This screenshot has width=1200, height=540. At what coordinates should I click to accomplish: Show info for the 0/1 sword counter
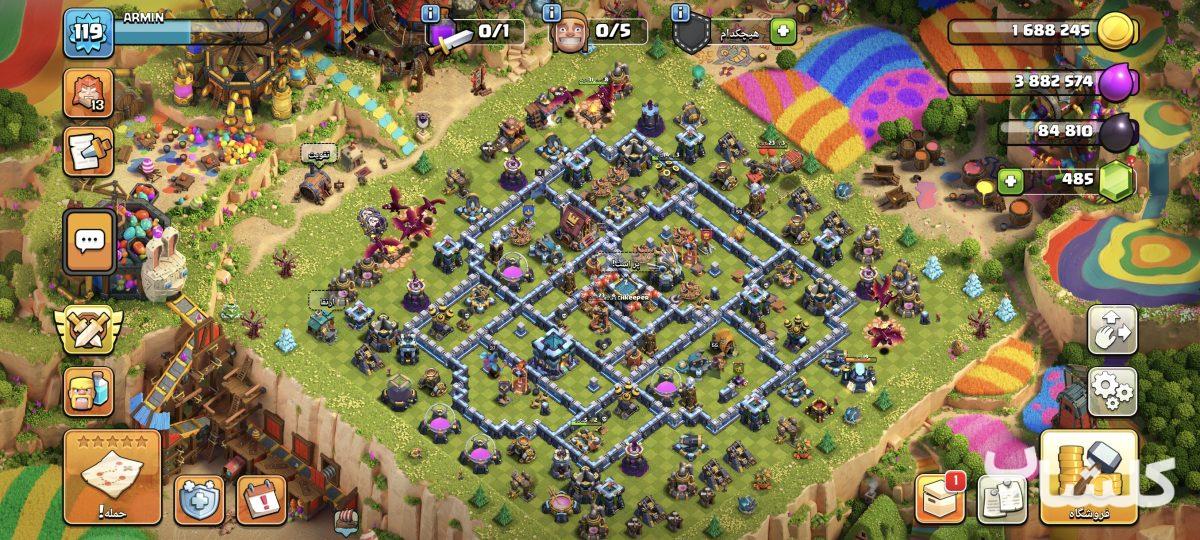pos(432,14)
